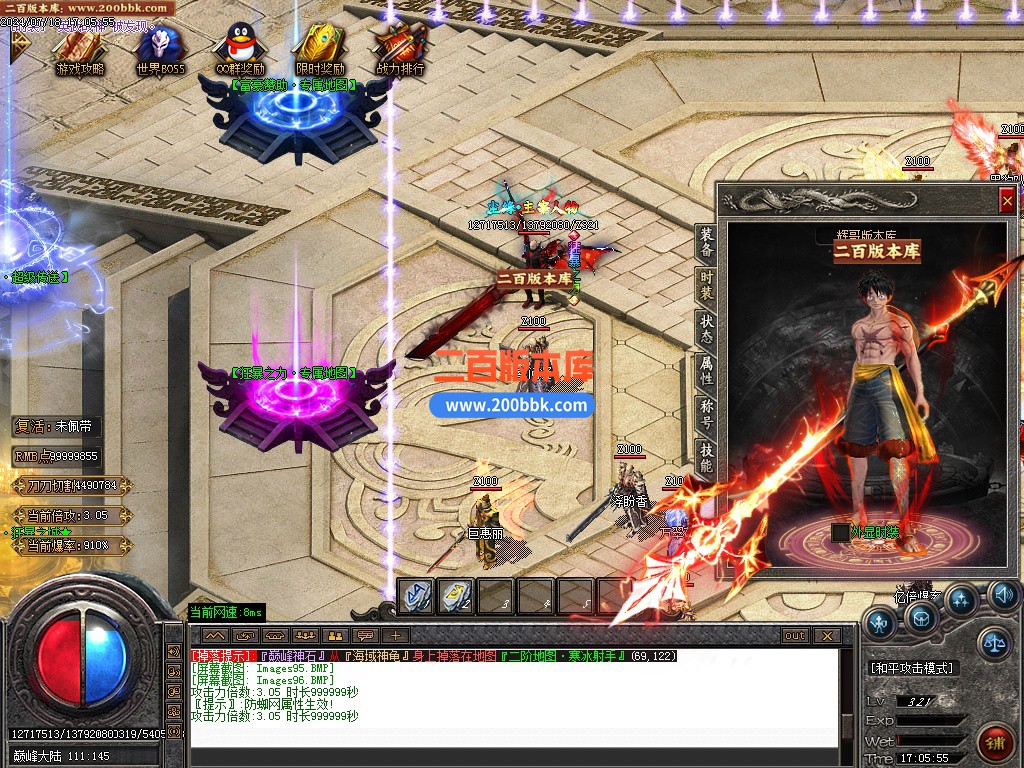1024x768 pixels.
Task: Switch to the 装备 equipment tab
Action: (x=707, y=243)
